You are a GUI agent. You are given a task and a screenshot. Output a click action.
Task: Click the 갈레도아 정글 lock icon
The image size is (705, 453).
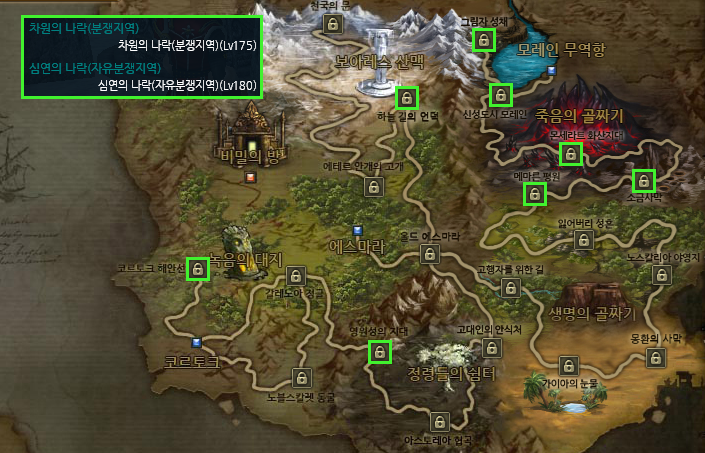pos(296,276)
